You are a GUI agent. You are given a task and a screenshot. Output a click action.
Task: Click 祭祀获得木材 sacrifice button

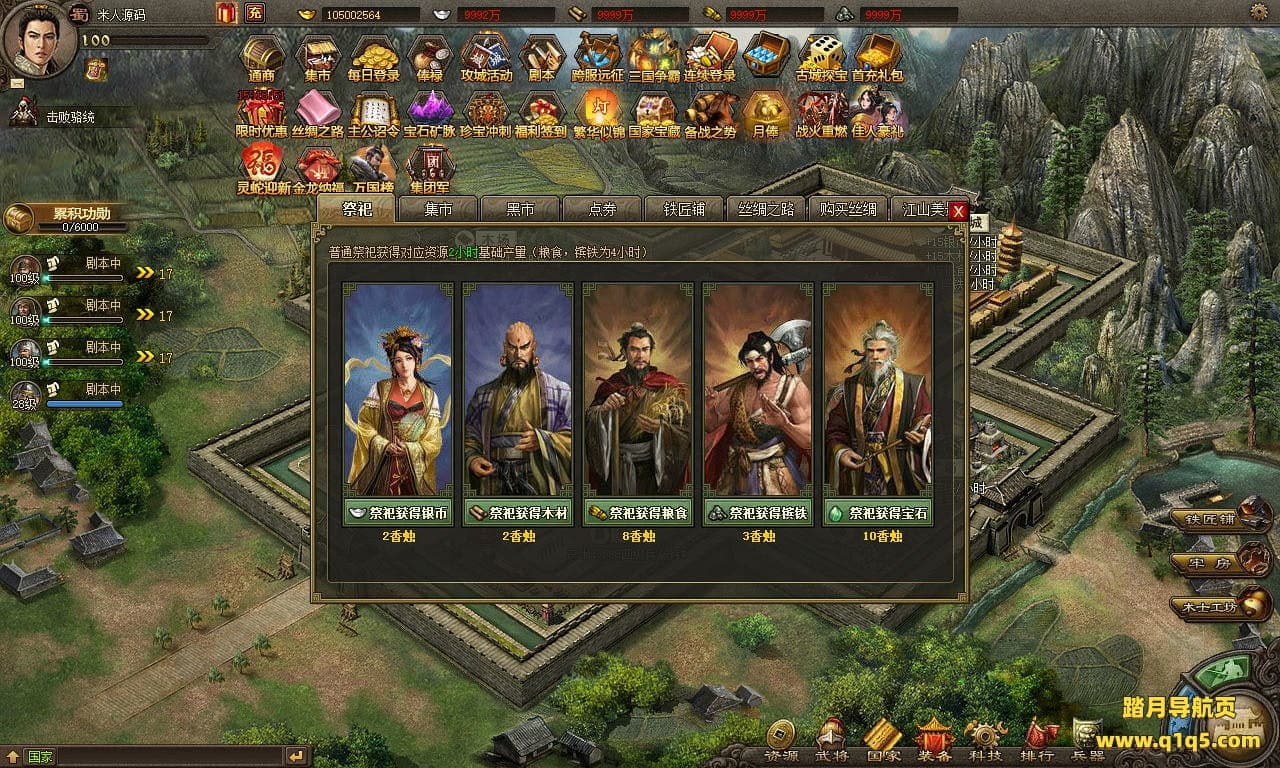tap(517, 513)
